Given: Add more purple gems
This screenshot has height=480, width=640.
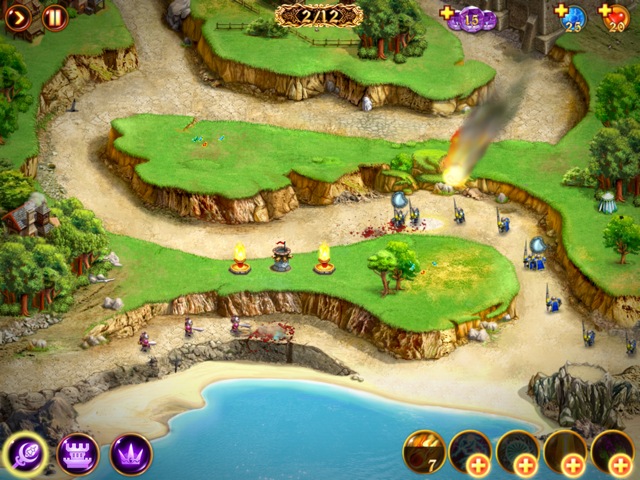Looking at the screenshot, I should (x=447, y=13).
